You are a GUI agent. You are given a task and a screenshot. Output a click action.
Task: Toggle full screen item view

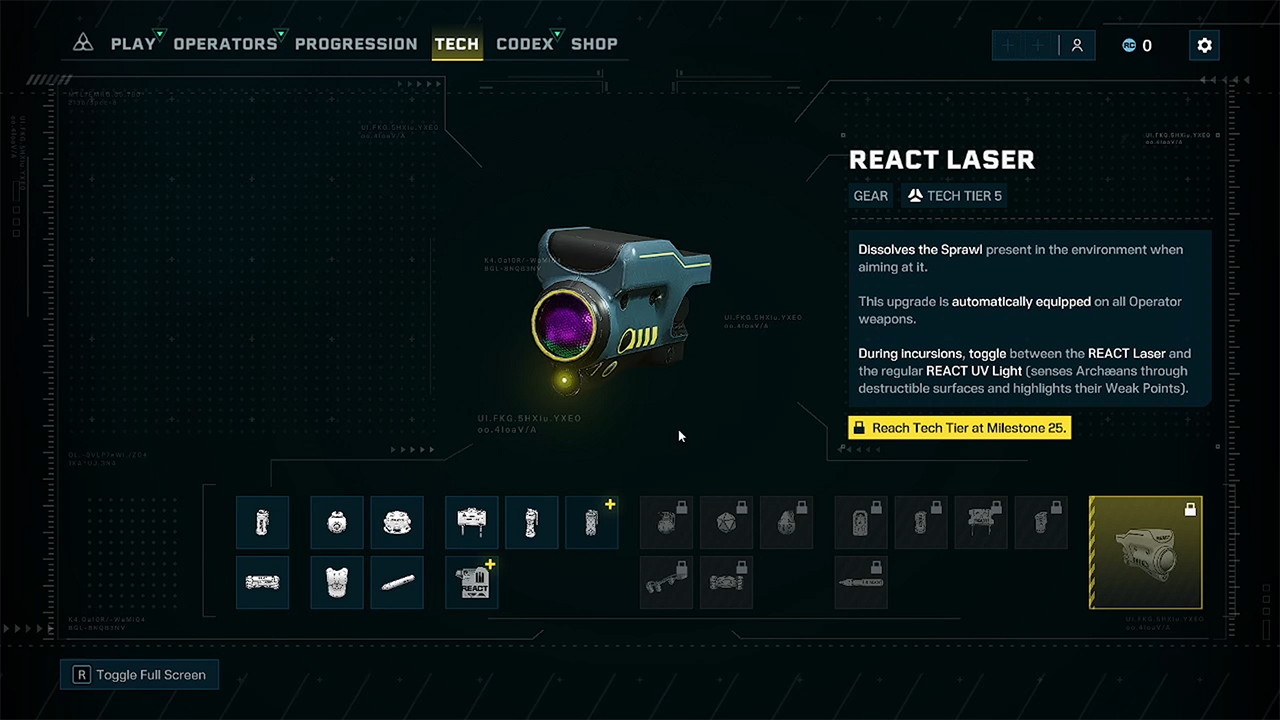139,675
